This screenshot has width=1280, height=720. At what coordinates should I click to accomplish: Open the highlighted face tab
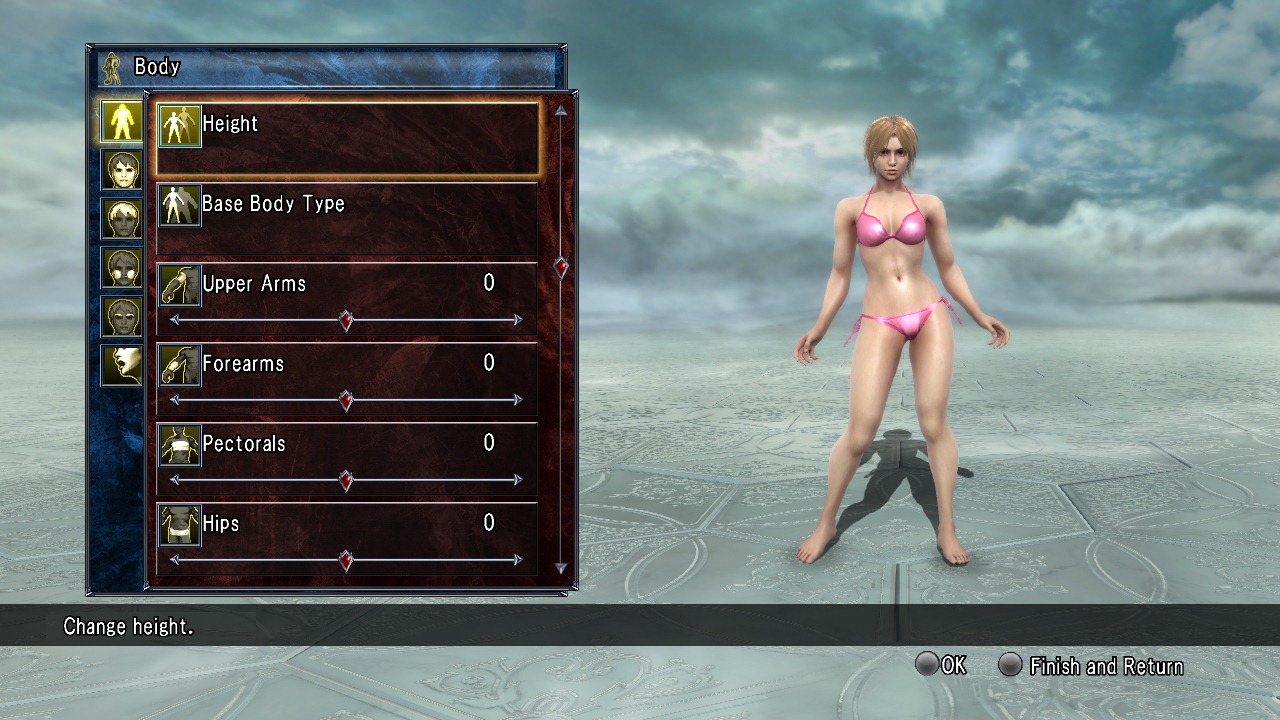click(x=121, y=169)
